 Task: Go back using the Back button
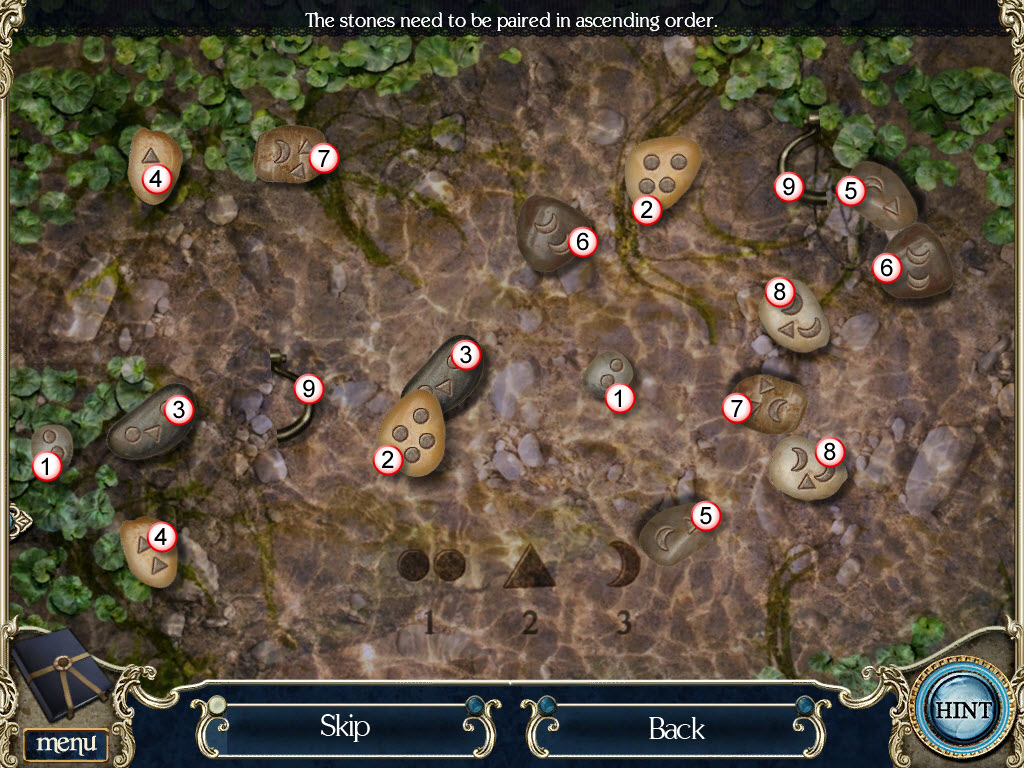pyautogui.click(x=676, y=728)
